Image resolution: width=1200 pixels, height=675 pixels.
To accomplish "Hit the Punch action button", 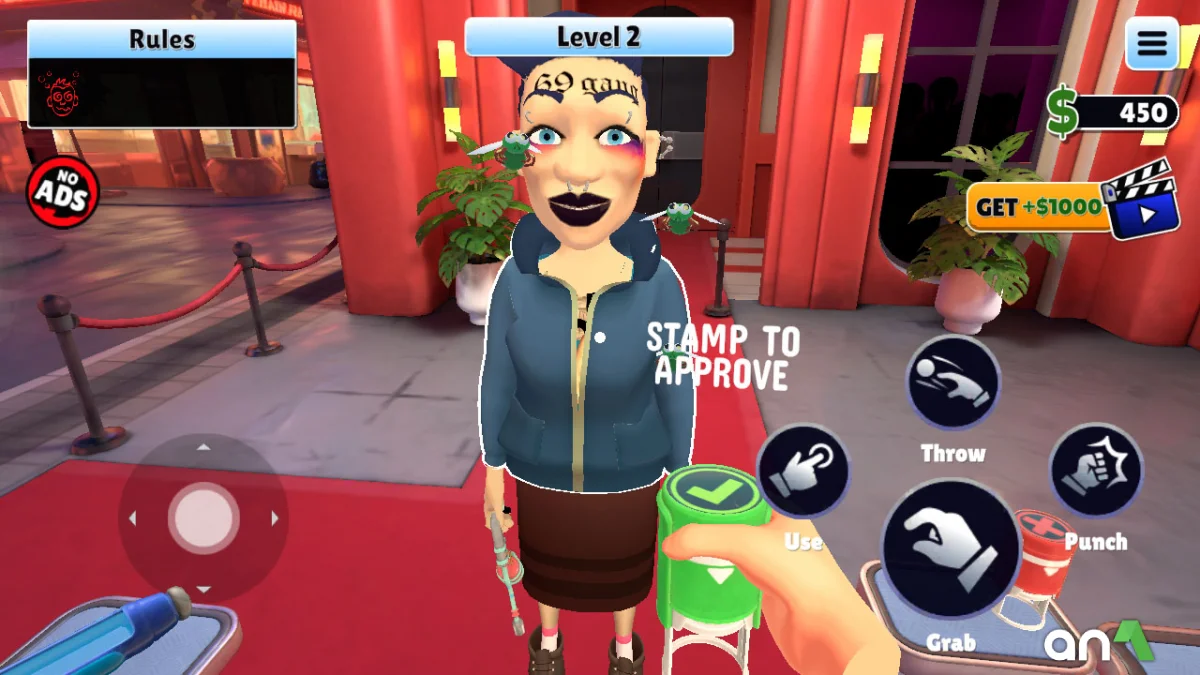I will tap(1095, 470).
